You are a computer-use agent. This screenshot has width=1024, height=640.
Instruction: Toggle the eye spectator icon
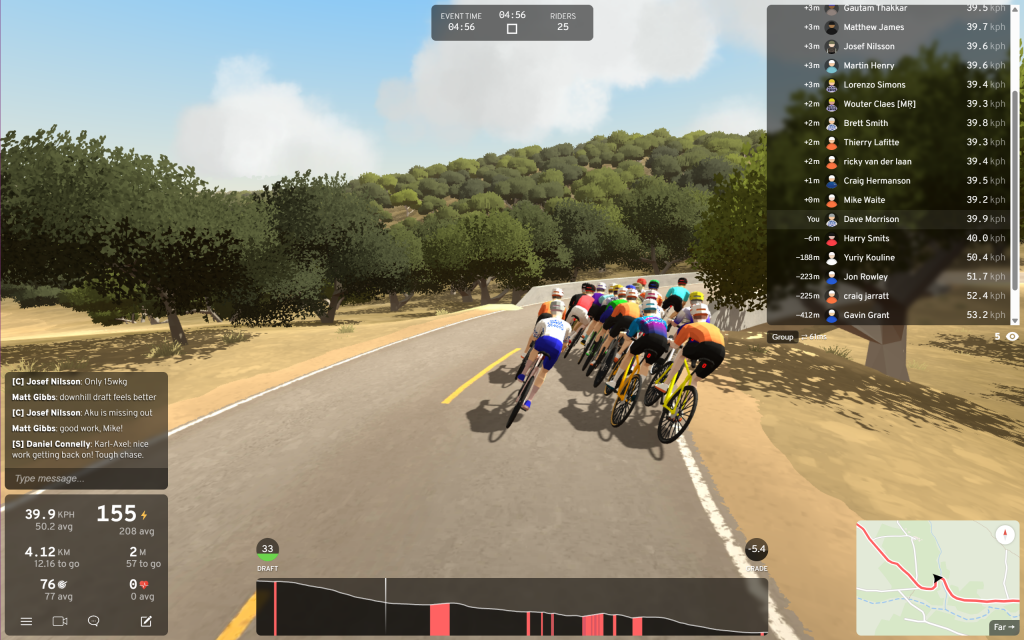(x=1012, y=337)
